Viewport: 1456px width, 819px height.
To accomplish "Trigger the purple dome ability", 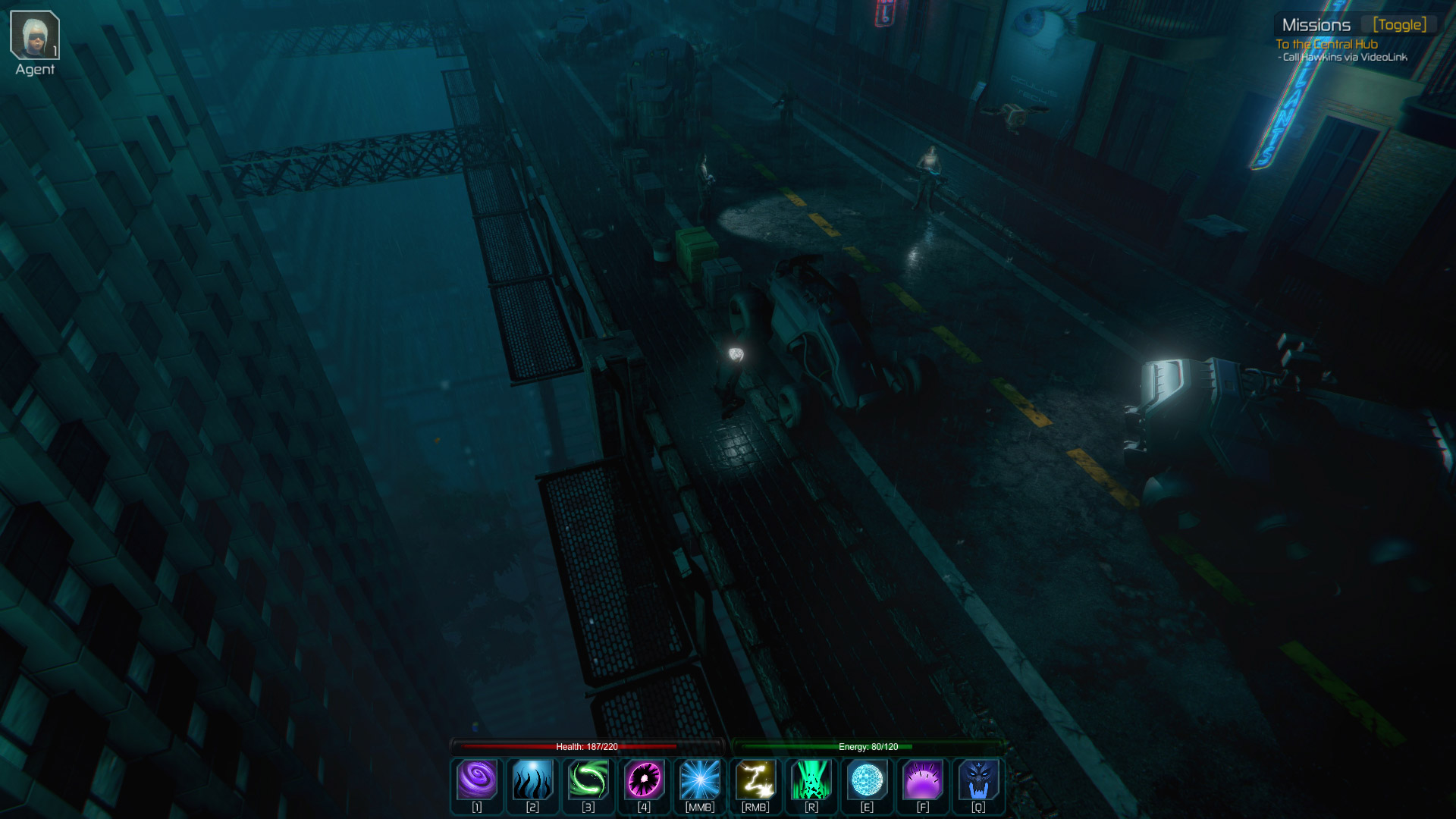I will tap(923, 780).
